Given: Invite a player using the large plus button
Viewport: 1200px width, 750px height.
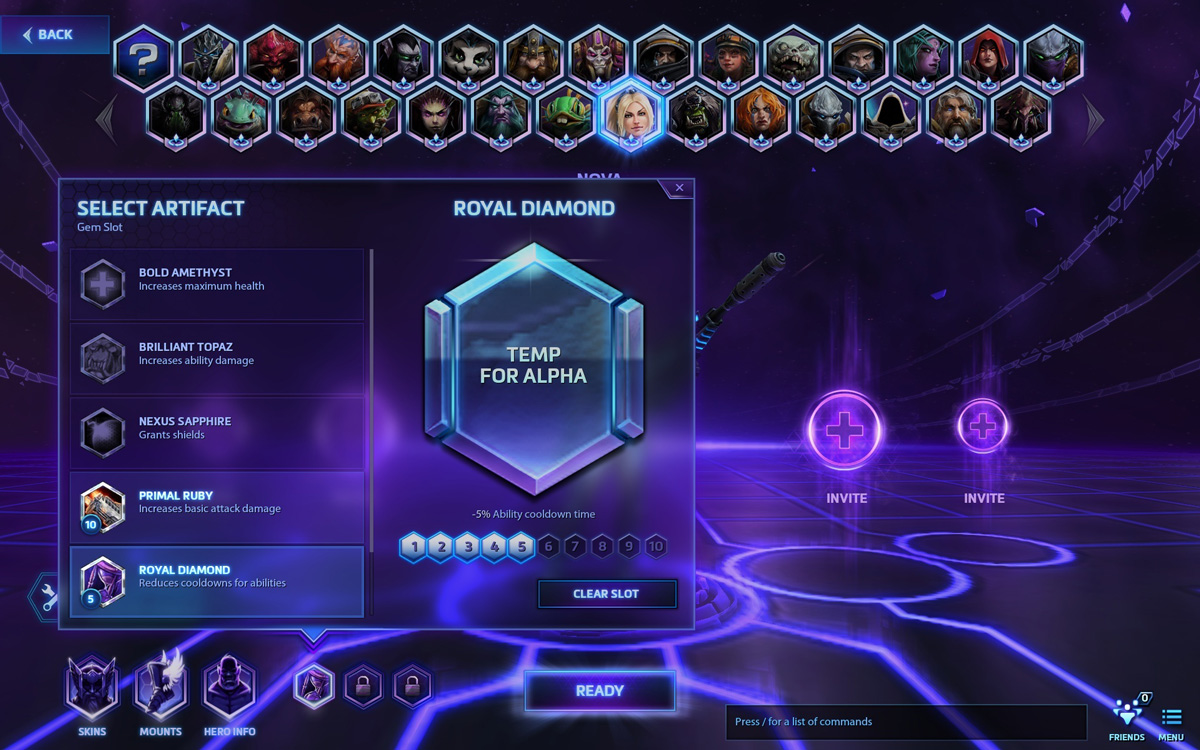Looking at the screenshot, I should point(845,432).
